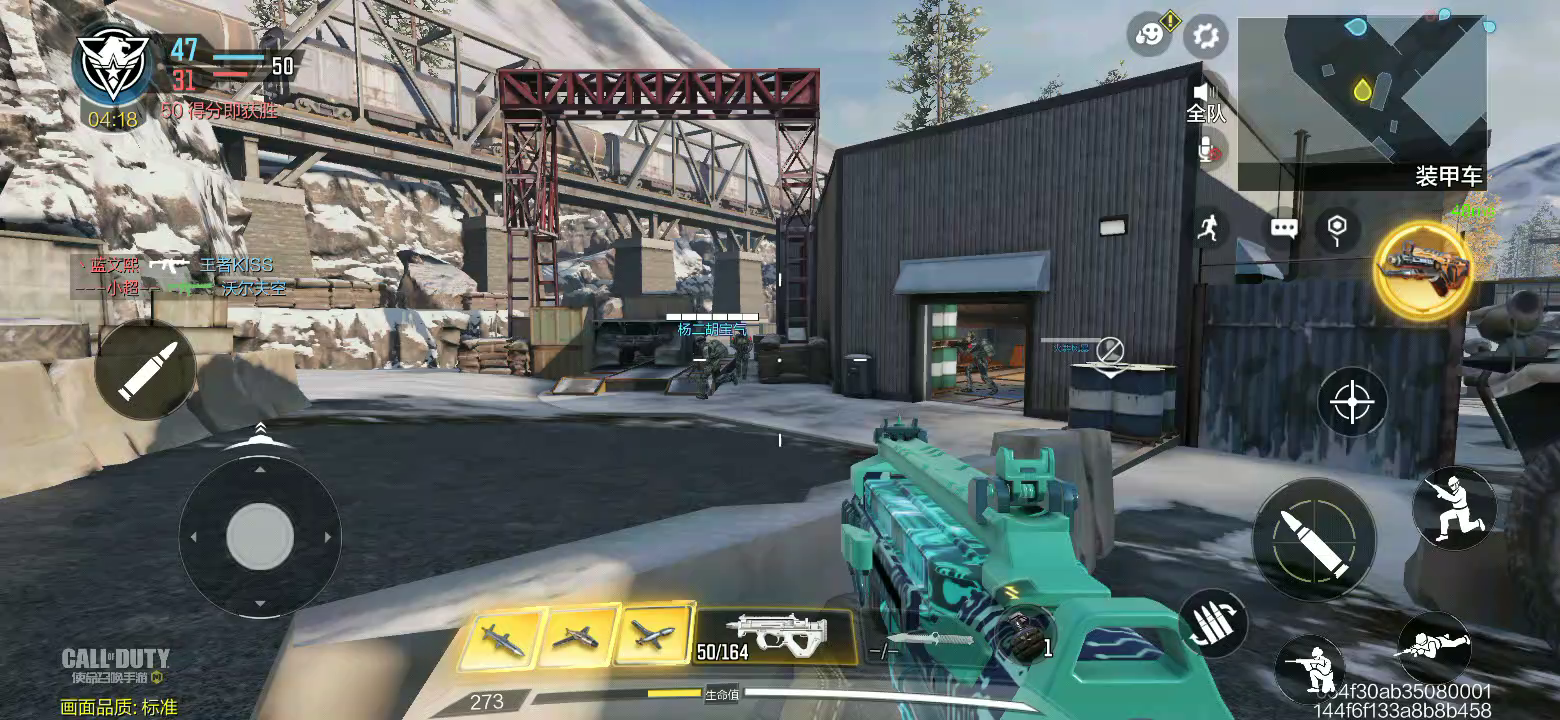The height and width of the screenshot is (720, 1560).
Task: Toggle the running man auto-sprint icon
Action: click(1209, 228)
